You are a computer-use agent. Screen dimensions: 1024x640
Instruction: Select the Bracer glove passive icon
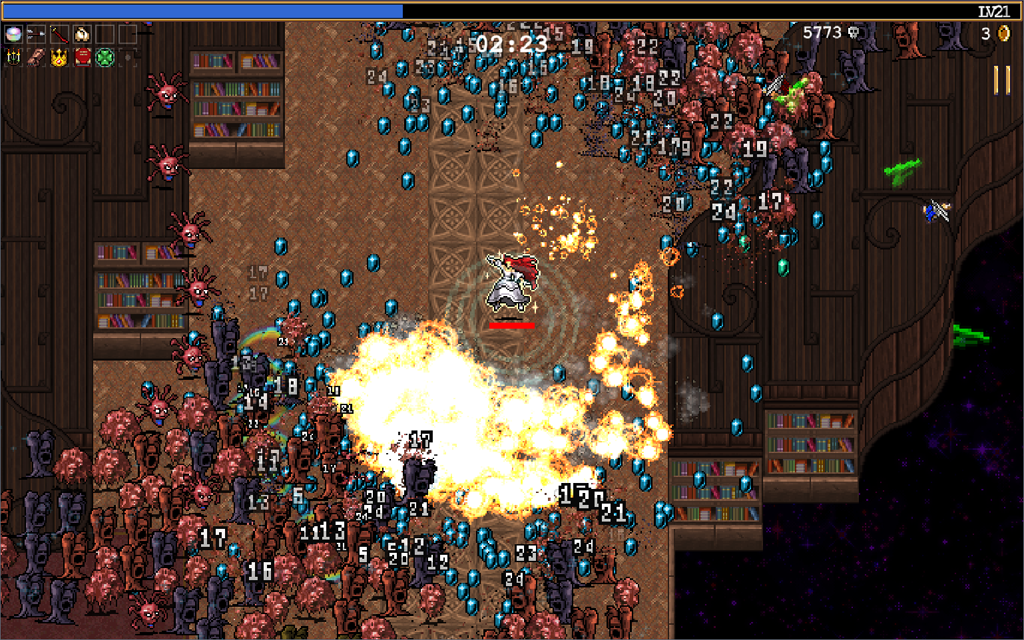coord(37,57)
